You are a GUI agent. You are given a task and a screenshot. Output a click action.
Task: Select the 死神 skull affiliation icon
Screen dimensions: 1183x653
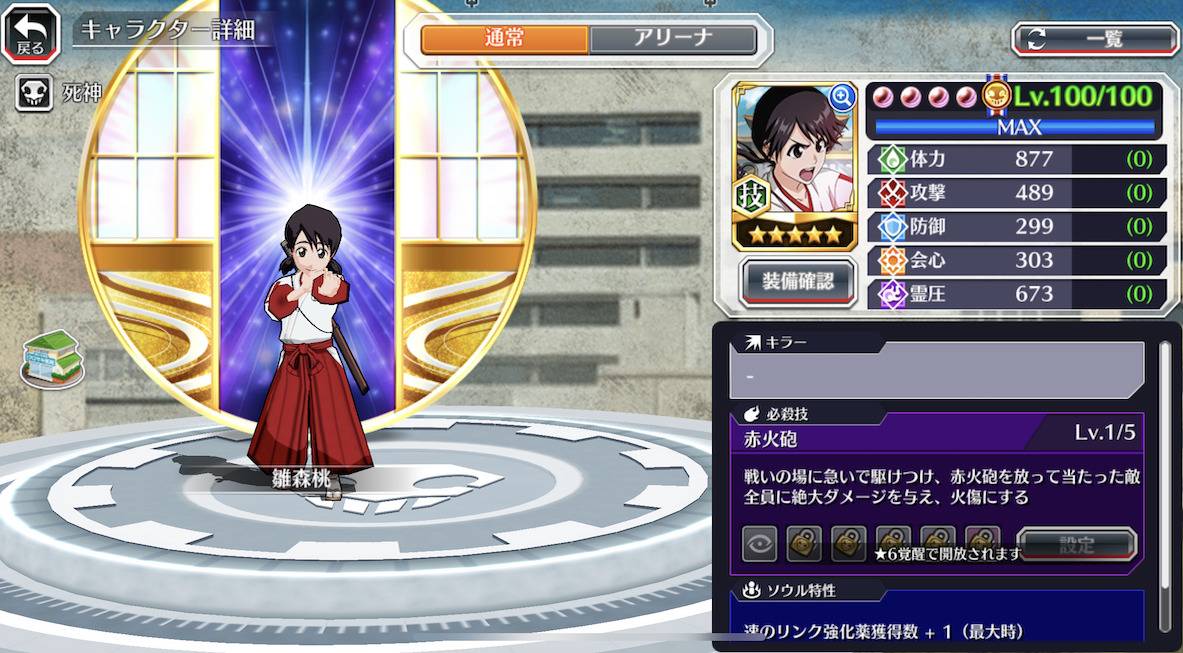(x=33, y=94)
